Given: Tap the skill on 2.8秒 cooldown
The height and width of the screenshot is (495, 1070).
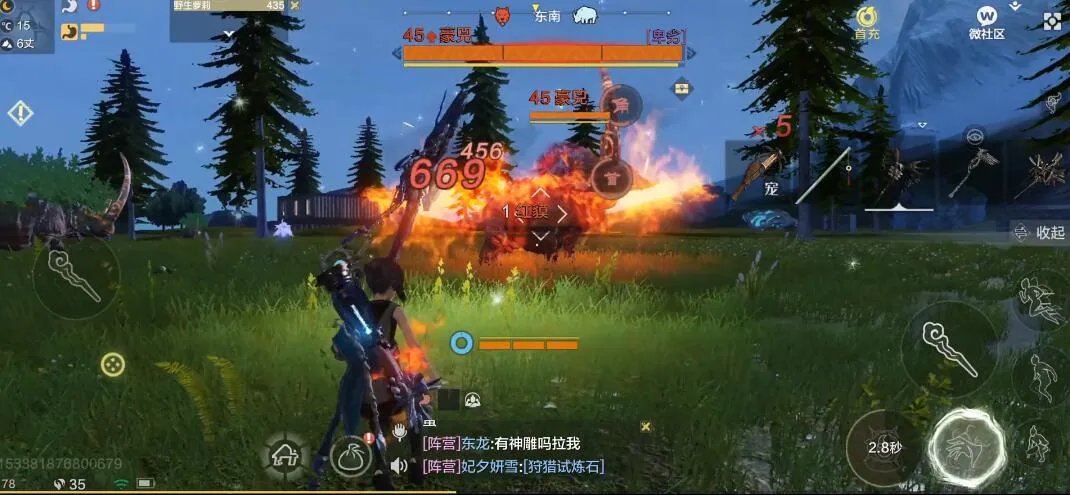Looking at the screenshot, I should tap(882, 447).
